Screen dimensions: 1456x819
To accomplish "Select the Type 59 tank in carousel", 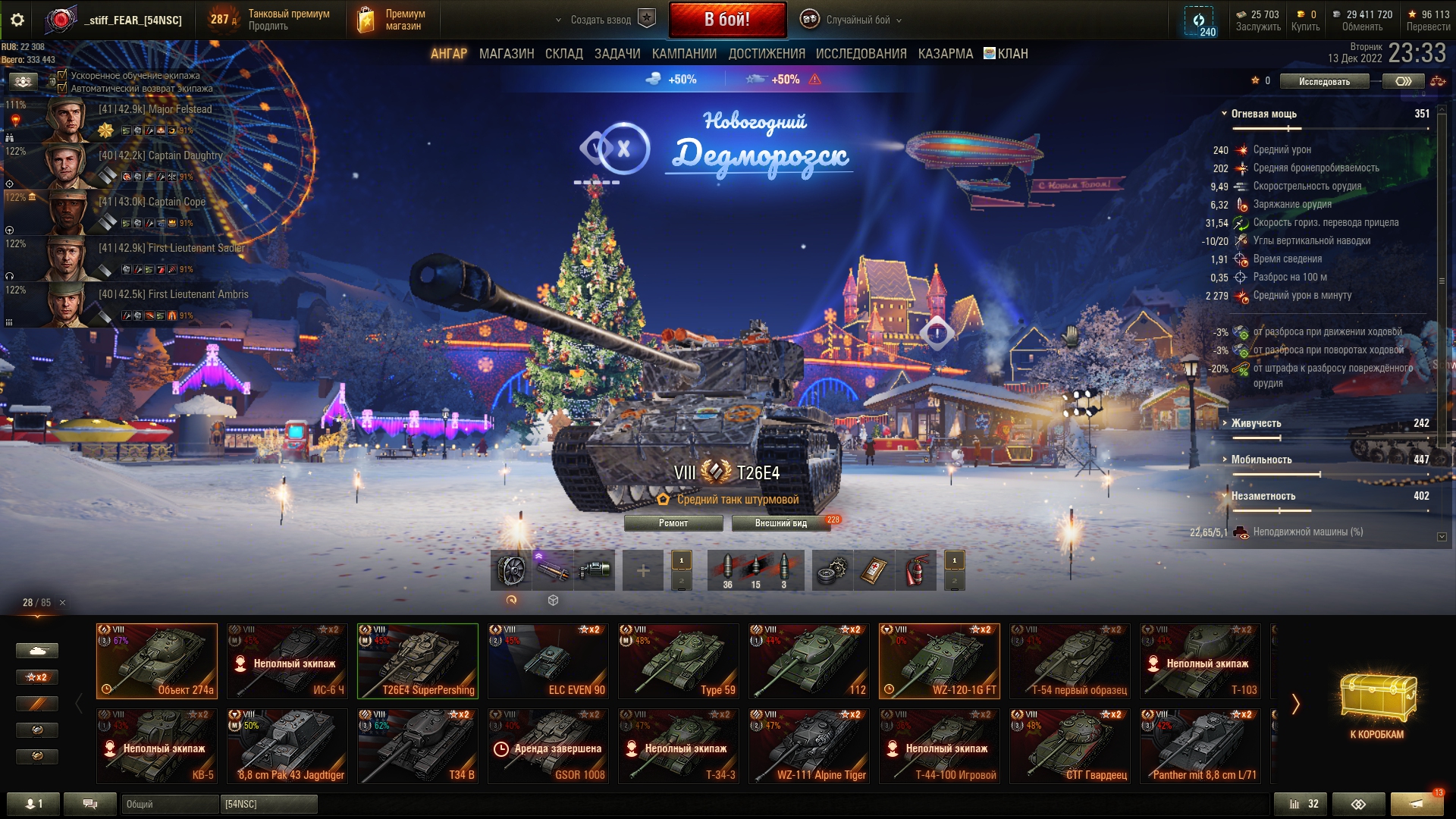I will [x=679, y=661].
